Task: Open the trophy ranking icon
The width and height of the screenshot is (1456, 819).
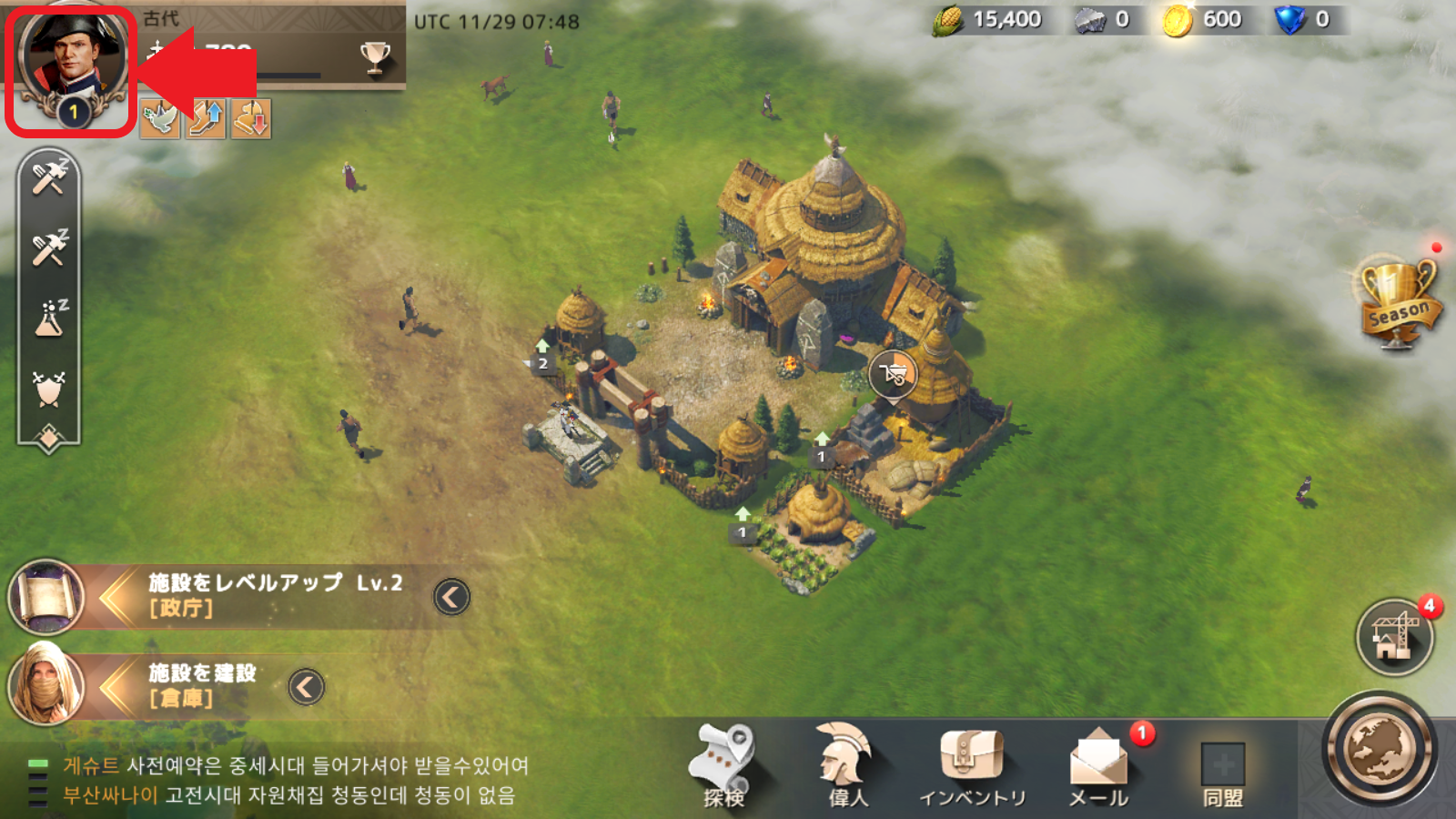Action: click(374, 56)
